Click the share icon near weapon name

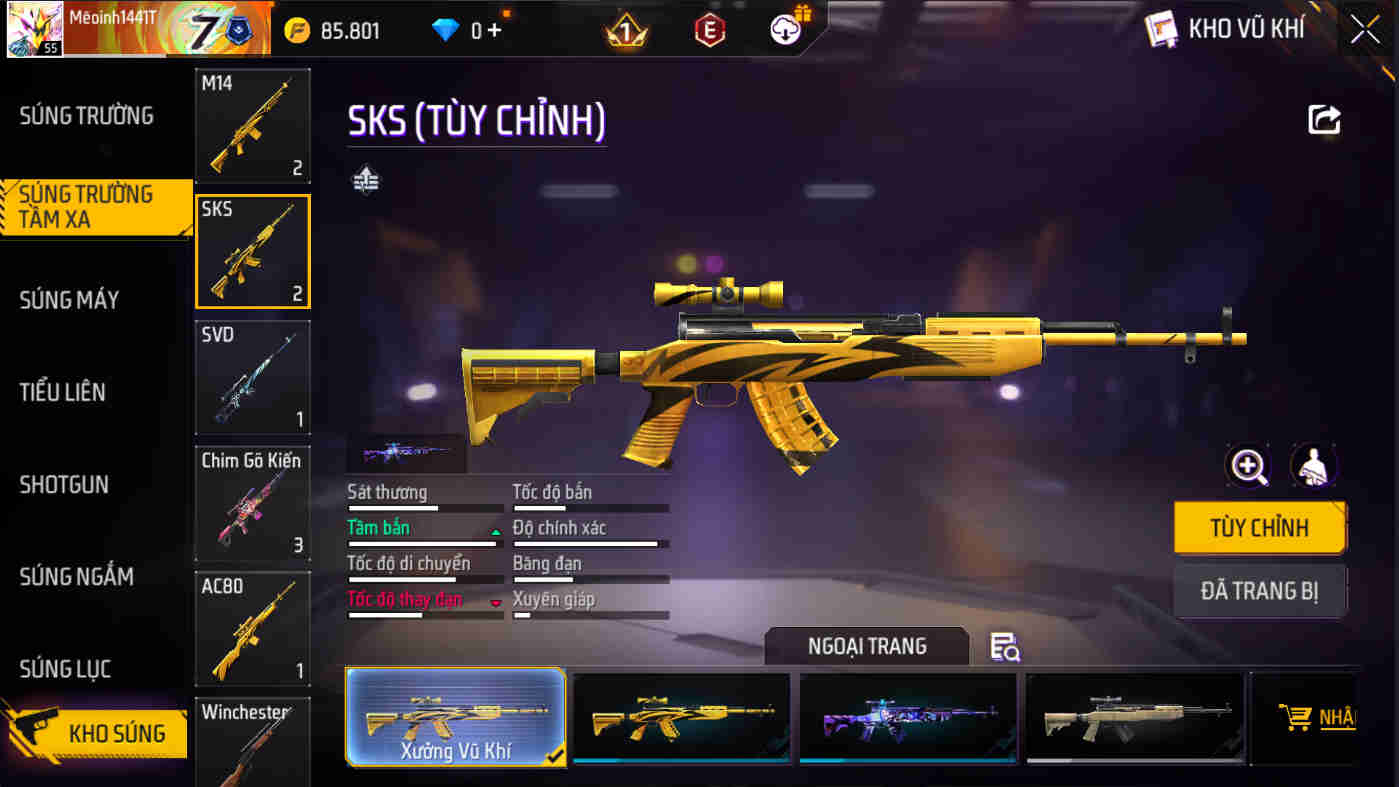1324,120
